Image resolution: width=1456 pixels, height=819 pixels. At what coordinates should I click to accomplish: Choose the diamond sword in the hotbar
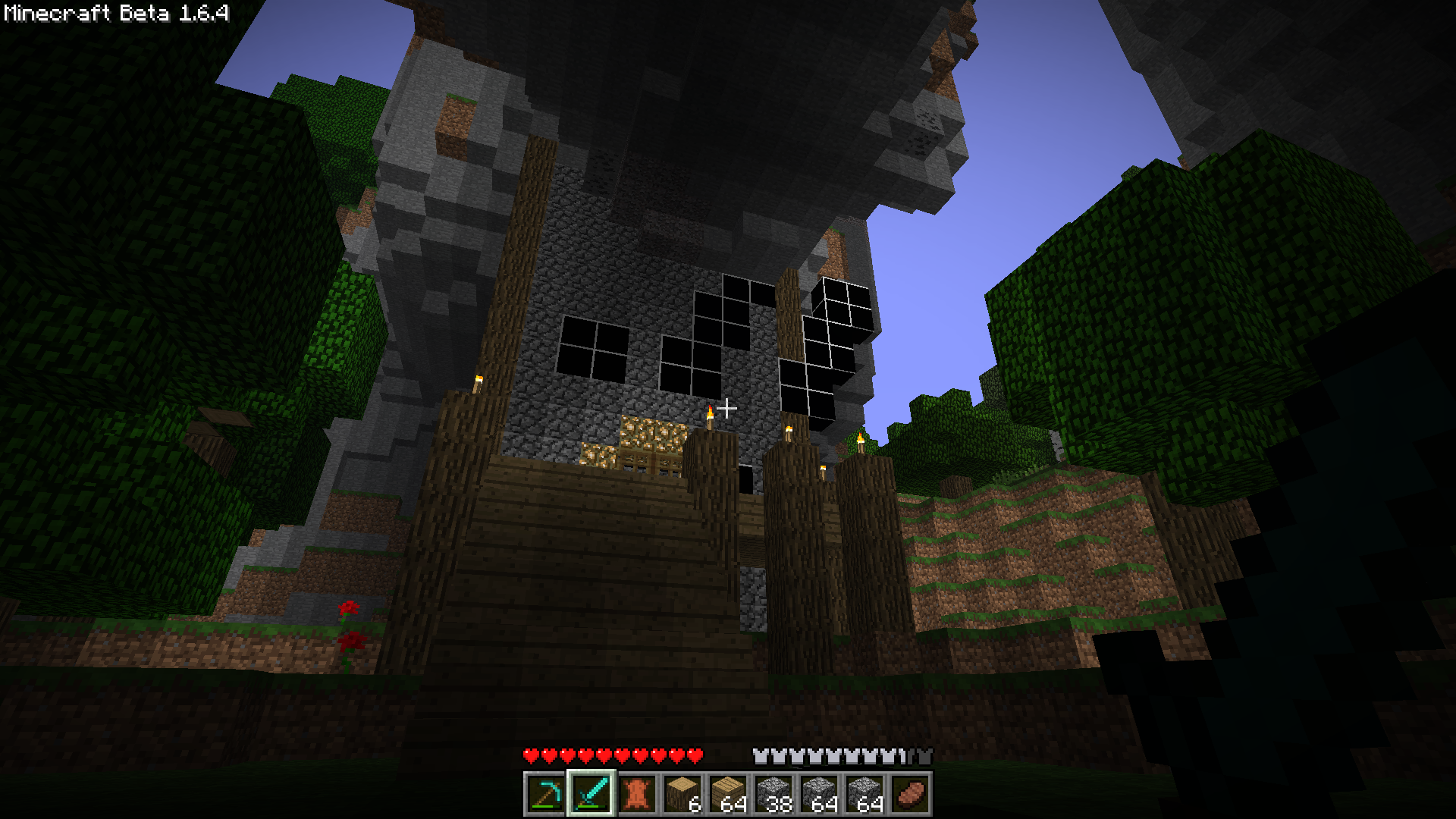tap(591, 794)
